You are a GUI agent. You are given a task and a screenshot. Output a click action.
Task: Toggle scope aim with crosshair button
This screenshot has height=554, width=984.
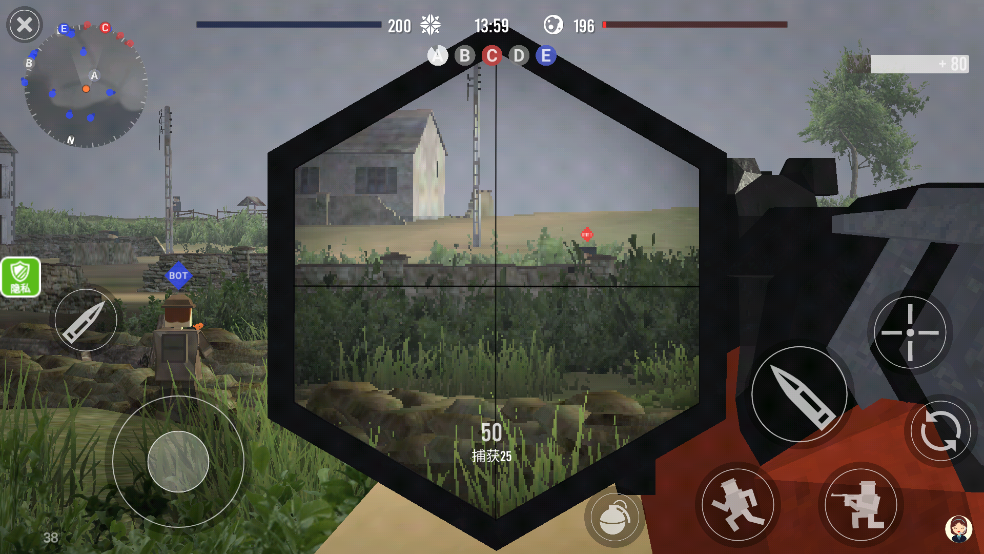tap(909, 332)
